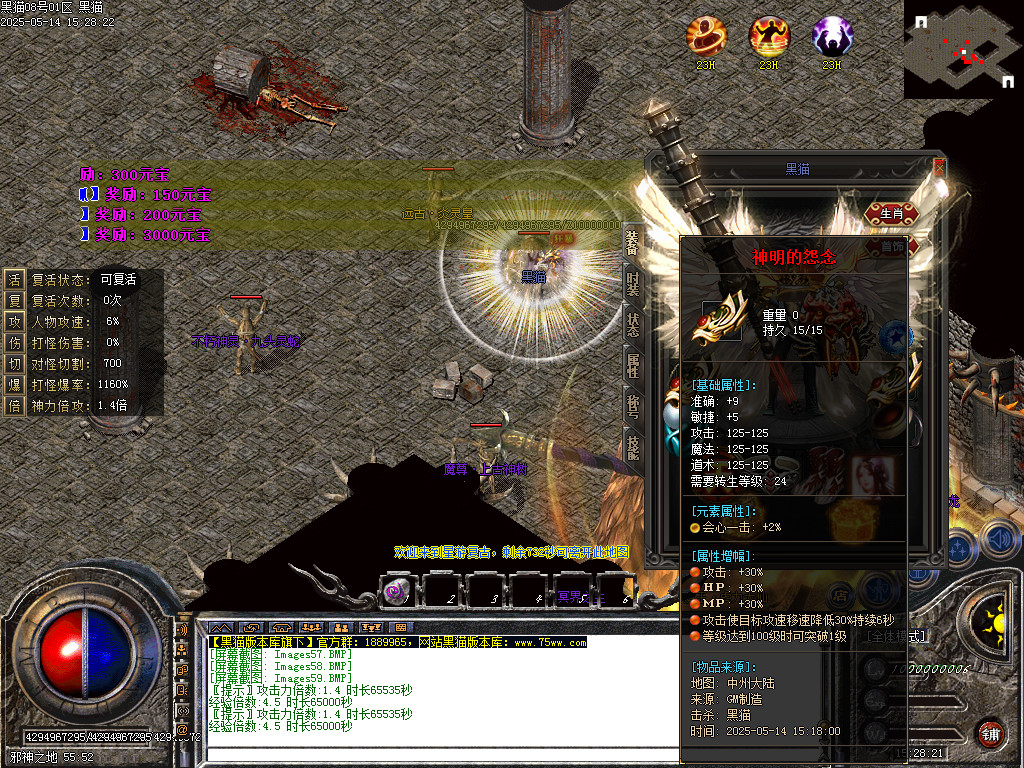This screenshot has height=768, width=1024.
Task: Open the minimap
Action: pos(963,49)
